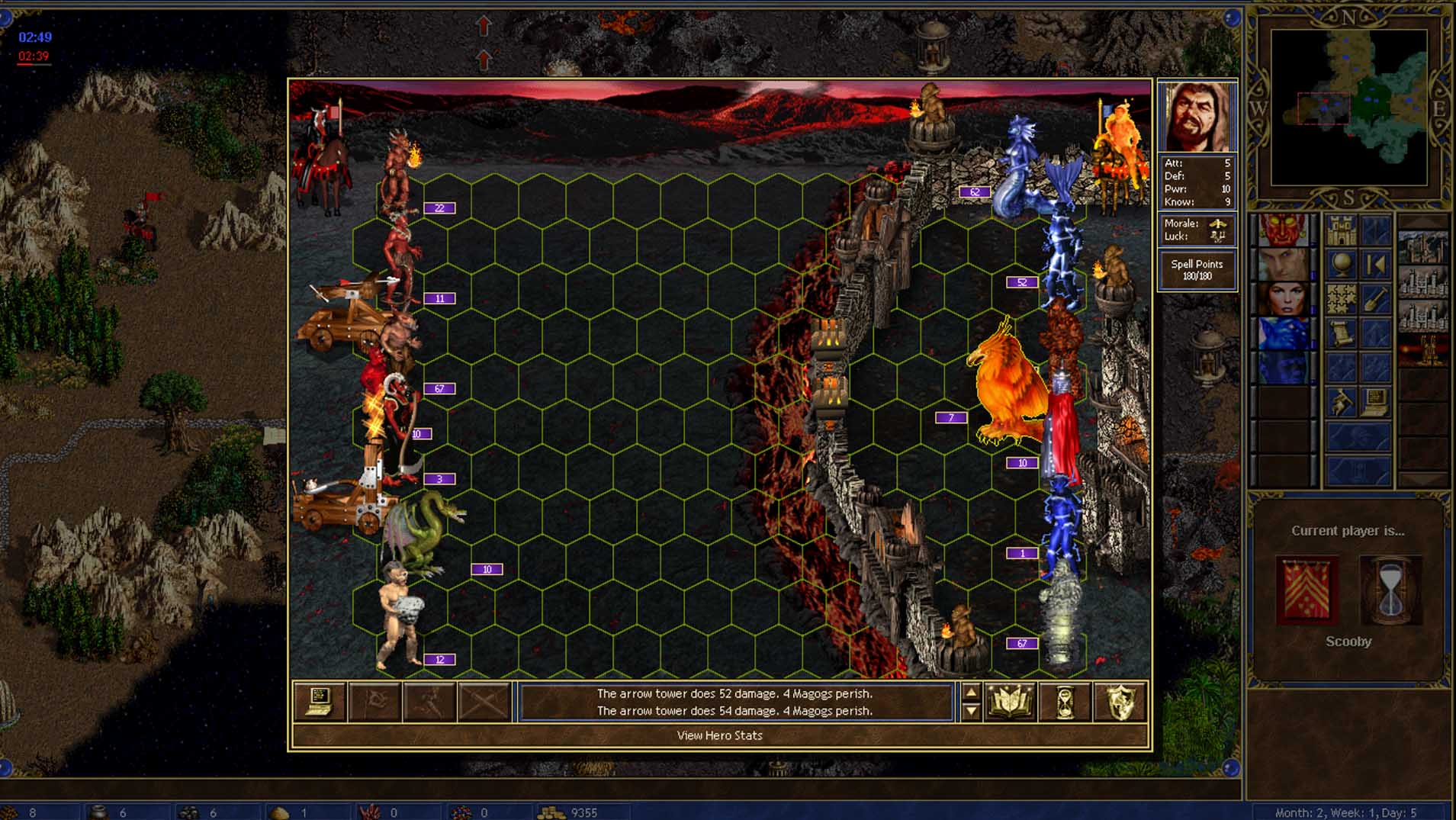Choose the hourglass wait action
This screenshot has height=820, width=1456.
pos(1065,702)
